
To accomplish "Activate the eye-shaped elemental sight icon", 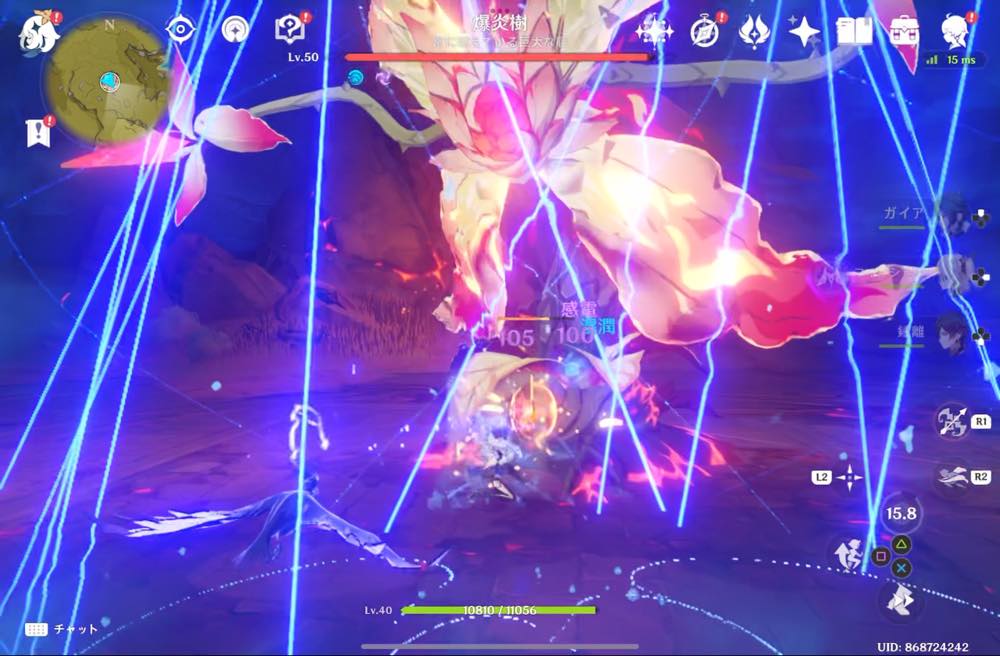I will pyautogui.click(x=180, y=30).
